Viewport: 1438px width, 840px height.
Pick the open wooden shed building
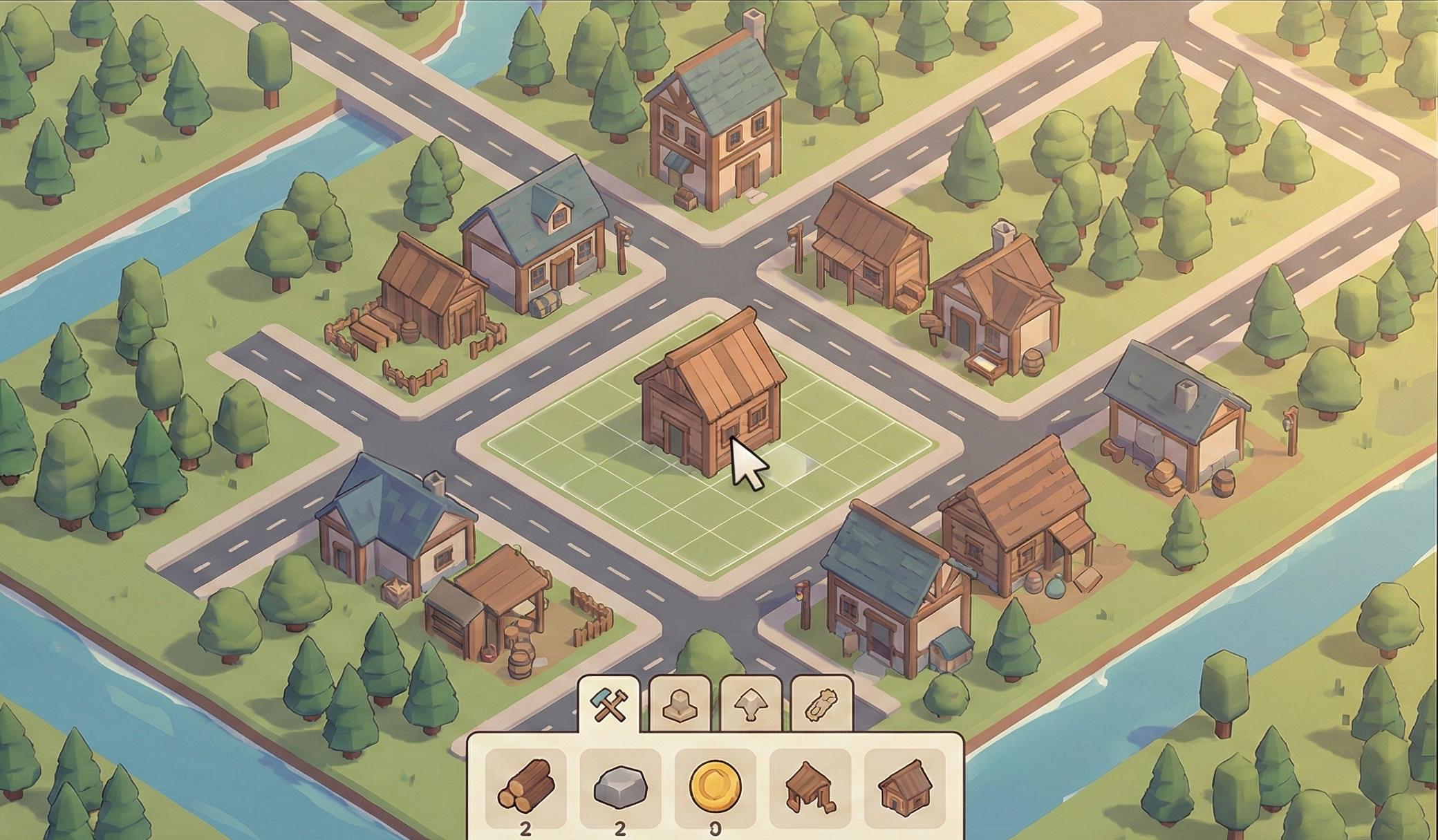810,787
